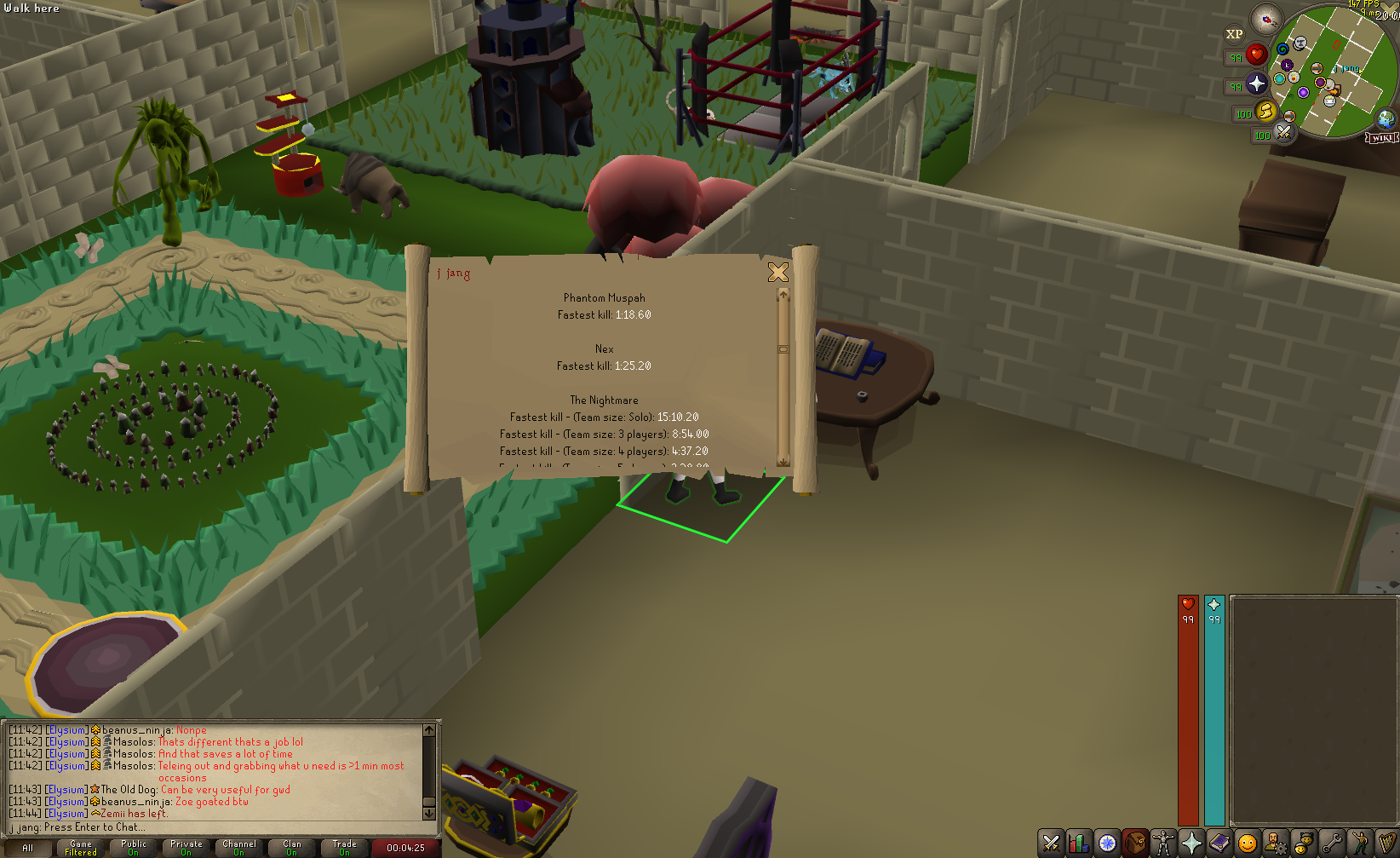Open the Emotes tab with waving figure

1360,843
